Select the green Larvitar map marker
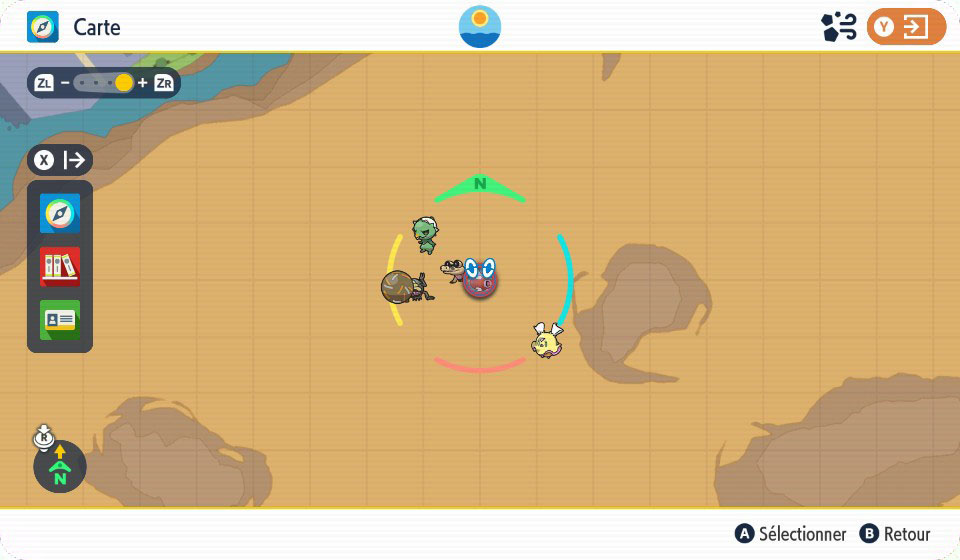Screen dimensions: 960x560 coord(425,235)
